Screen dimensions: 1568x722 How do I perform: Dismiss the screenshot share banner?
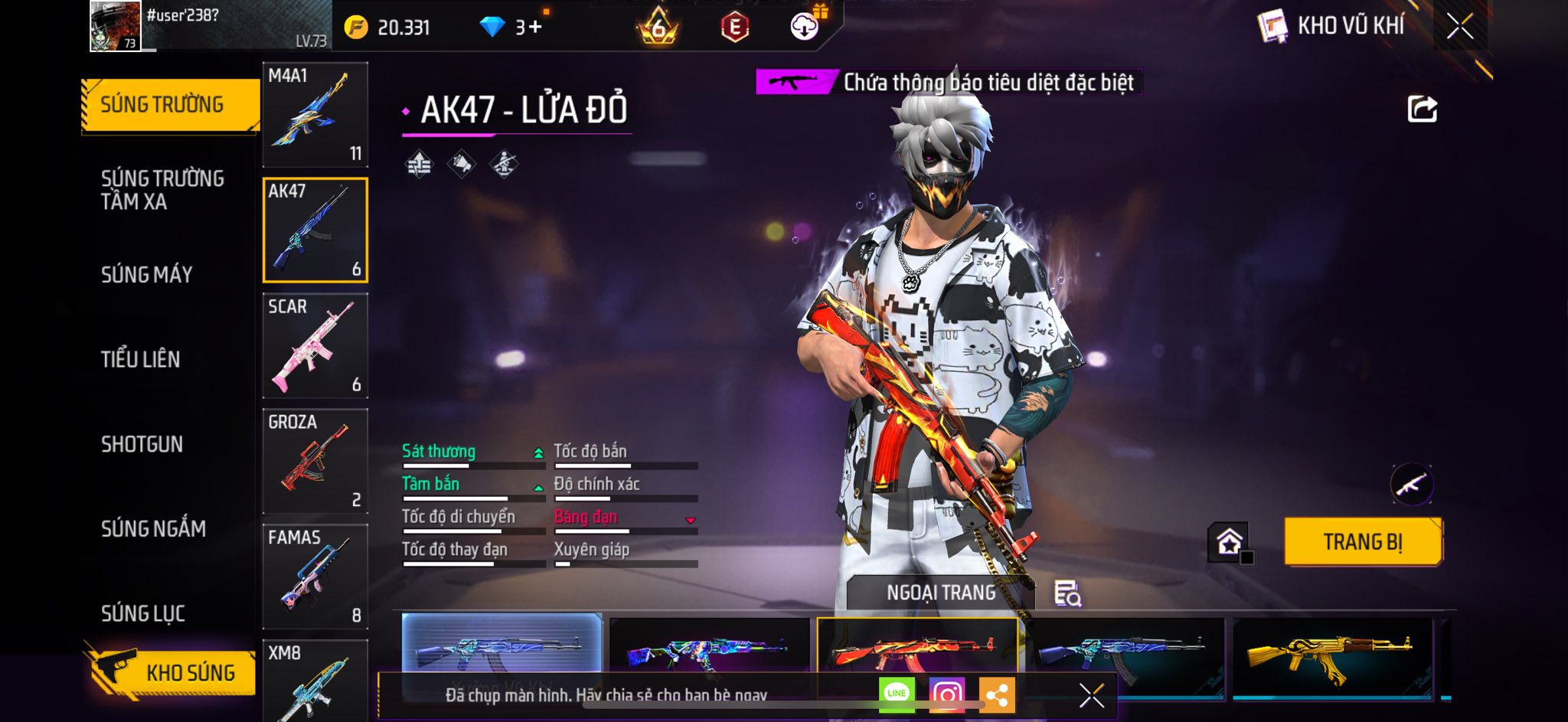1092,695
